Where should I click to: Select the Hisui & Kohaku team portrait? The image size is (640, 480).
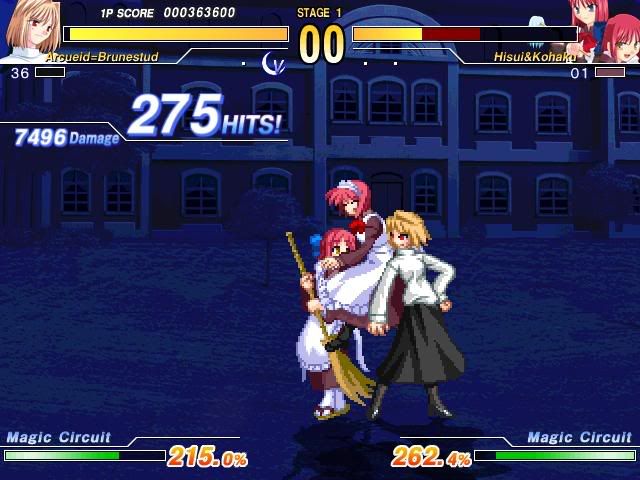605,30
